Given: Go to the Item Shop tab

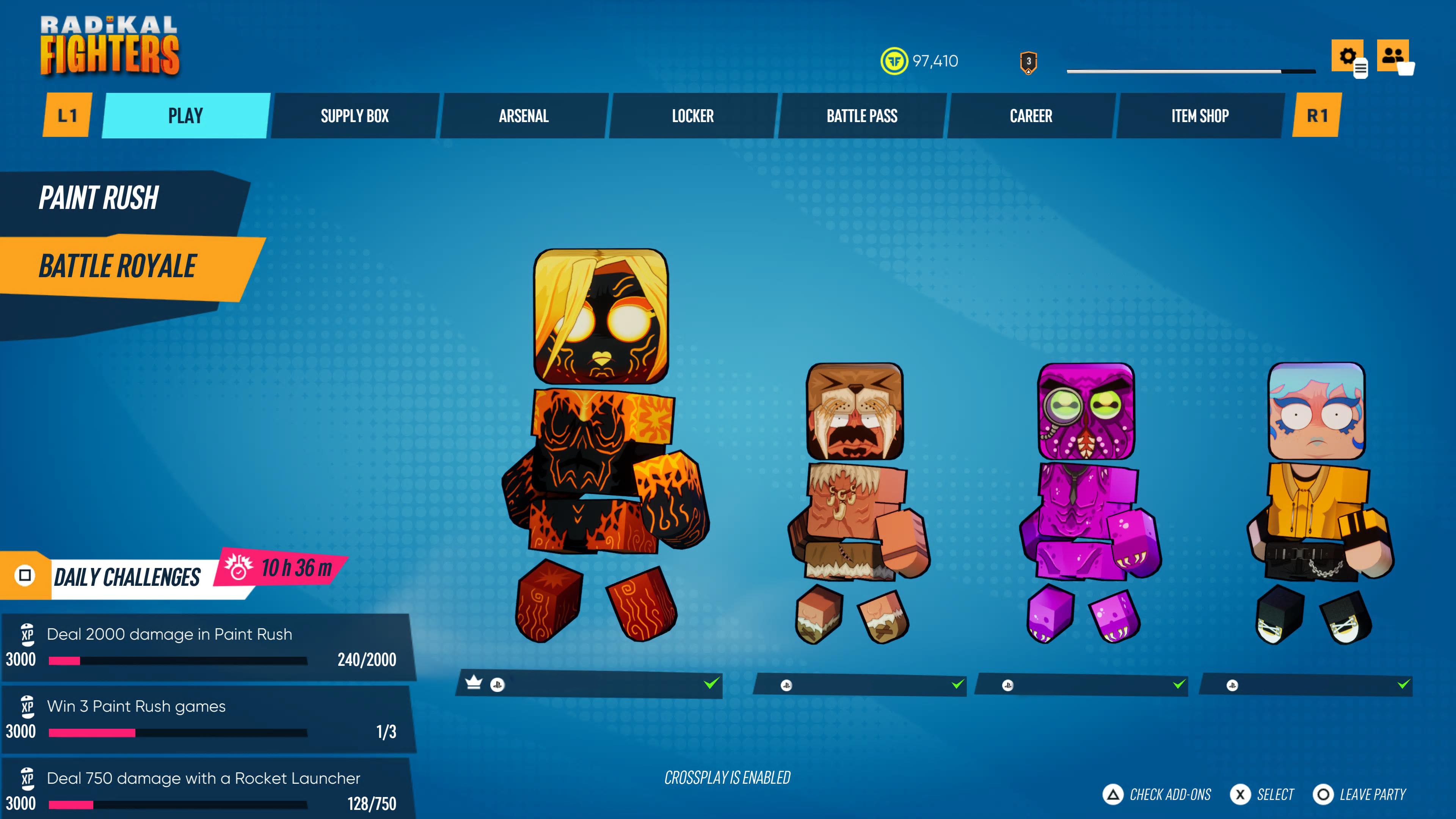Looking at the screenshot, I should tap(1199, 116).
